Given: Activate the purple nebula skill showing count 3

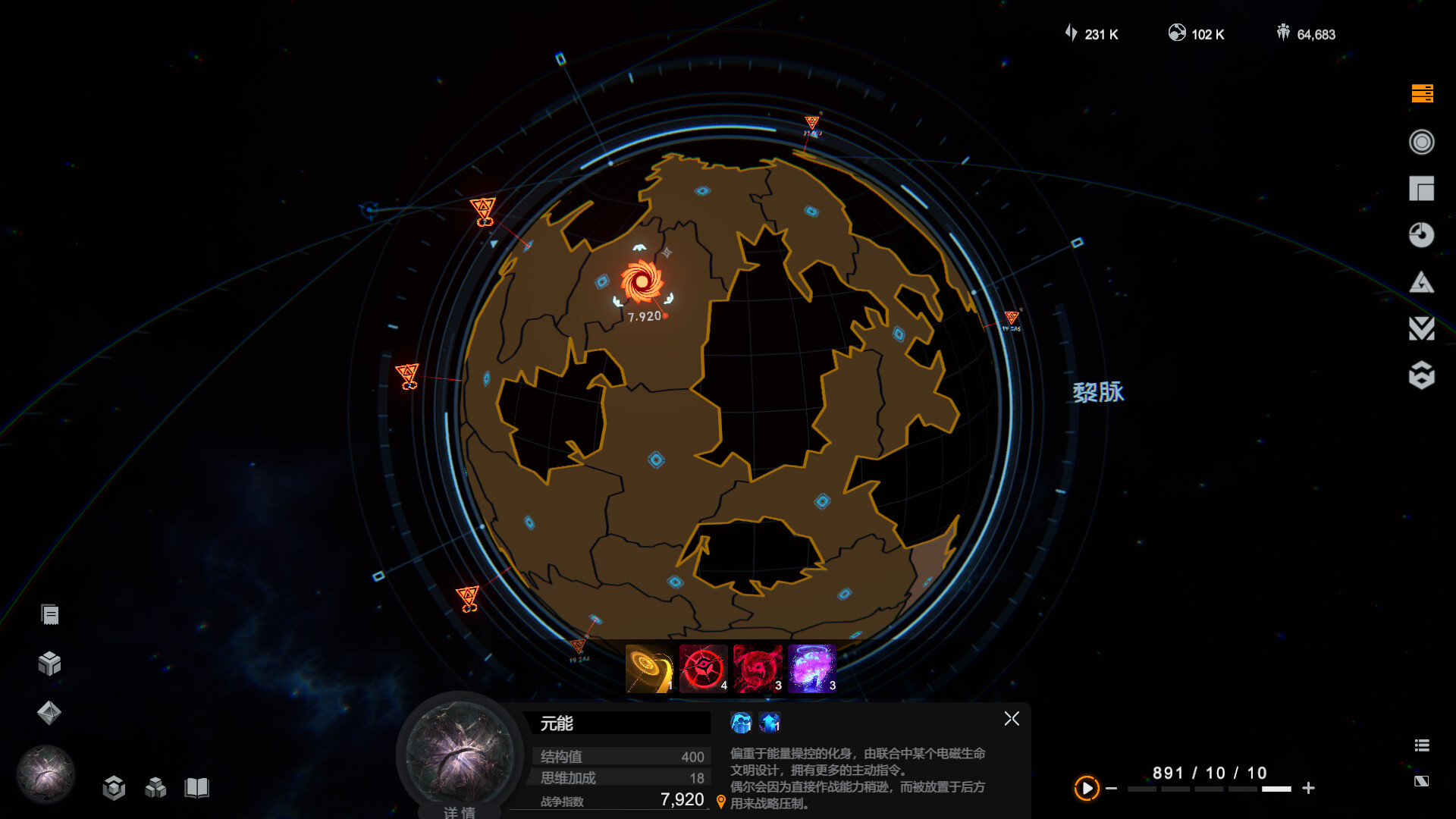Looking at the screenshot, I should click(x=811, y=667).
